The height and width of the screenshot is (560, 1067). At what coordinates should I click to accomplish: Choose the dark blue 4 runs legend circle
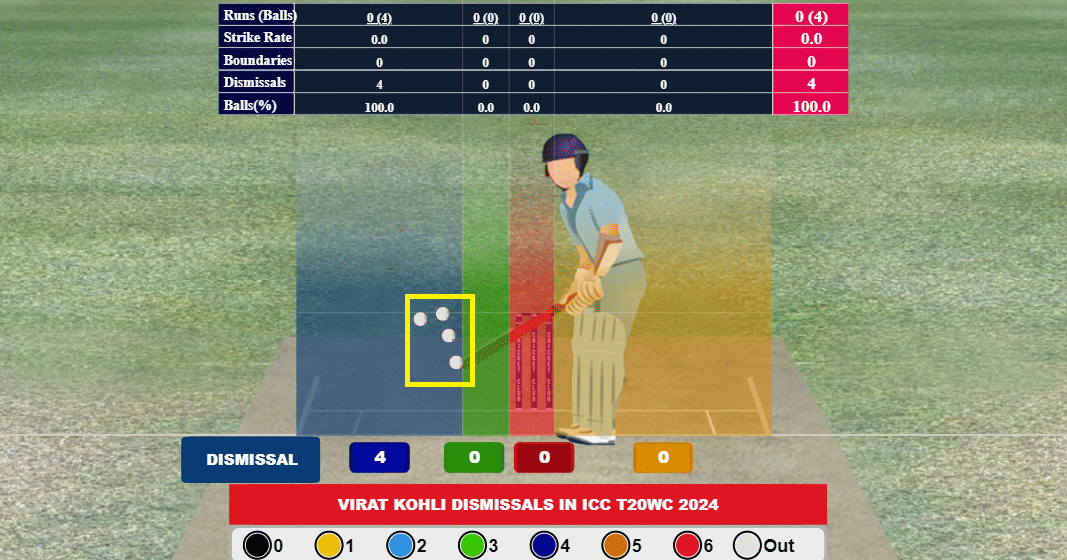point(544,545)
